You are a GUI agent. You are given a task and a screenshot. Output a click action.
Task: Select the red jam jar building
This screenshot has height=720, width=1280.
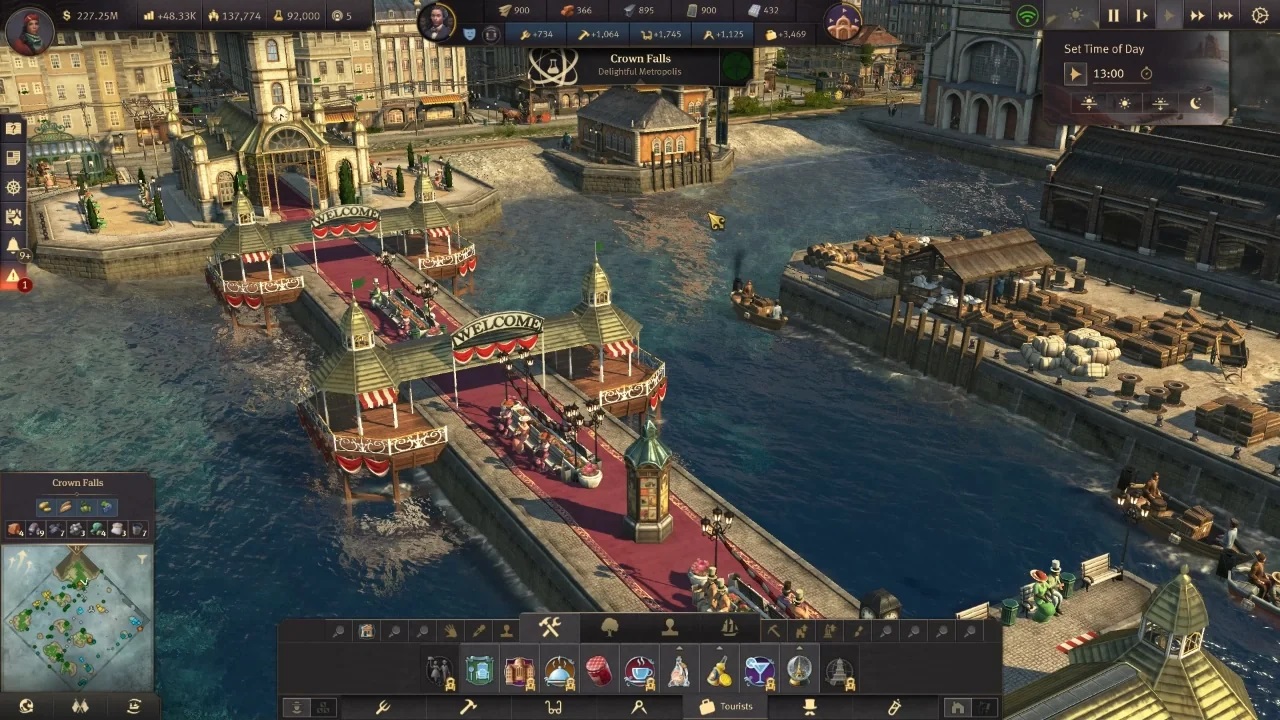click(x=598, y=671)
